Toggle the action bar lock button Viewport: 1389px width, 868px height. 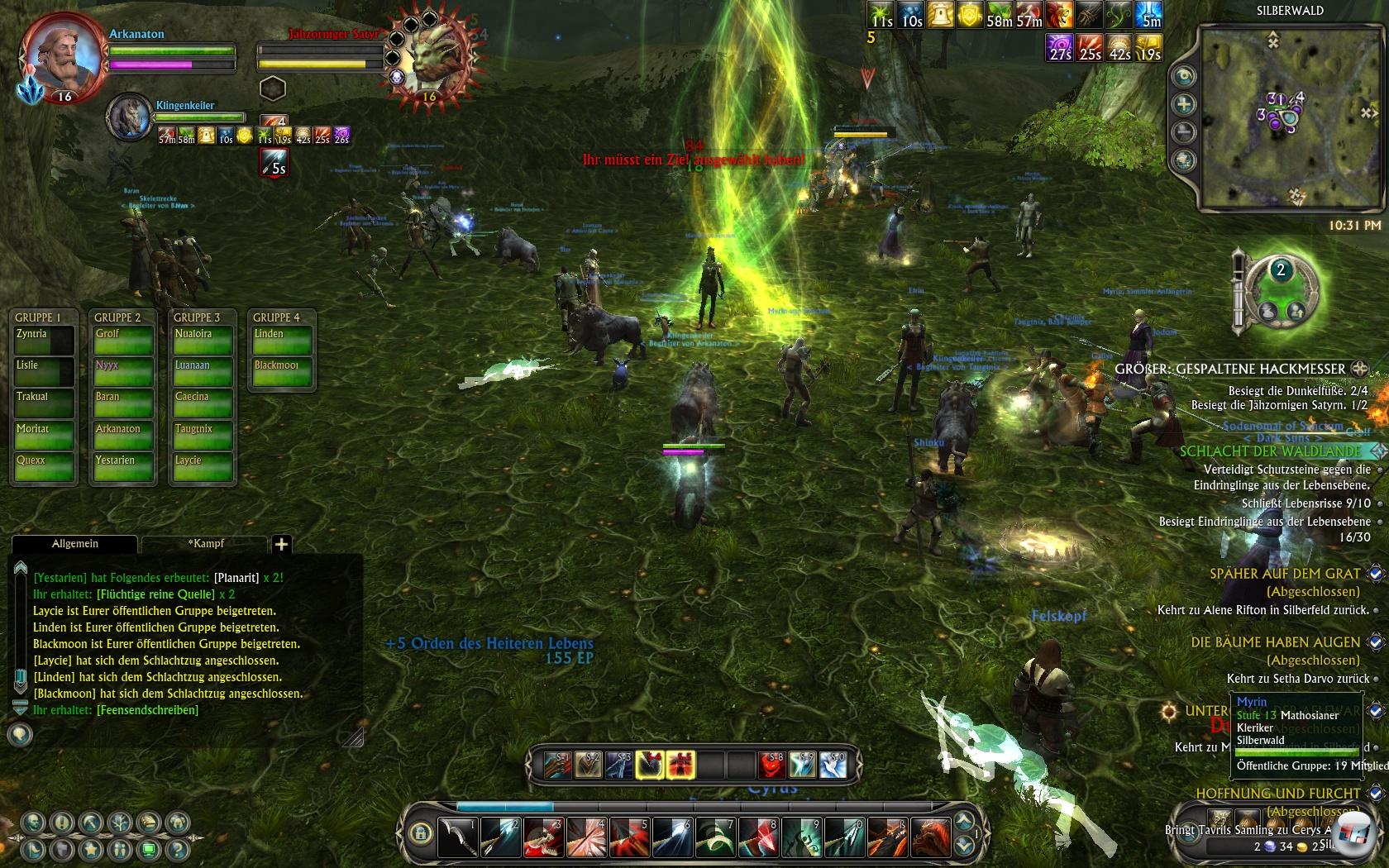(420, 832)
